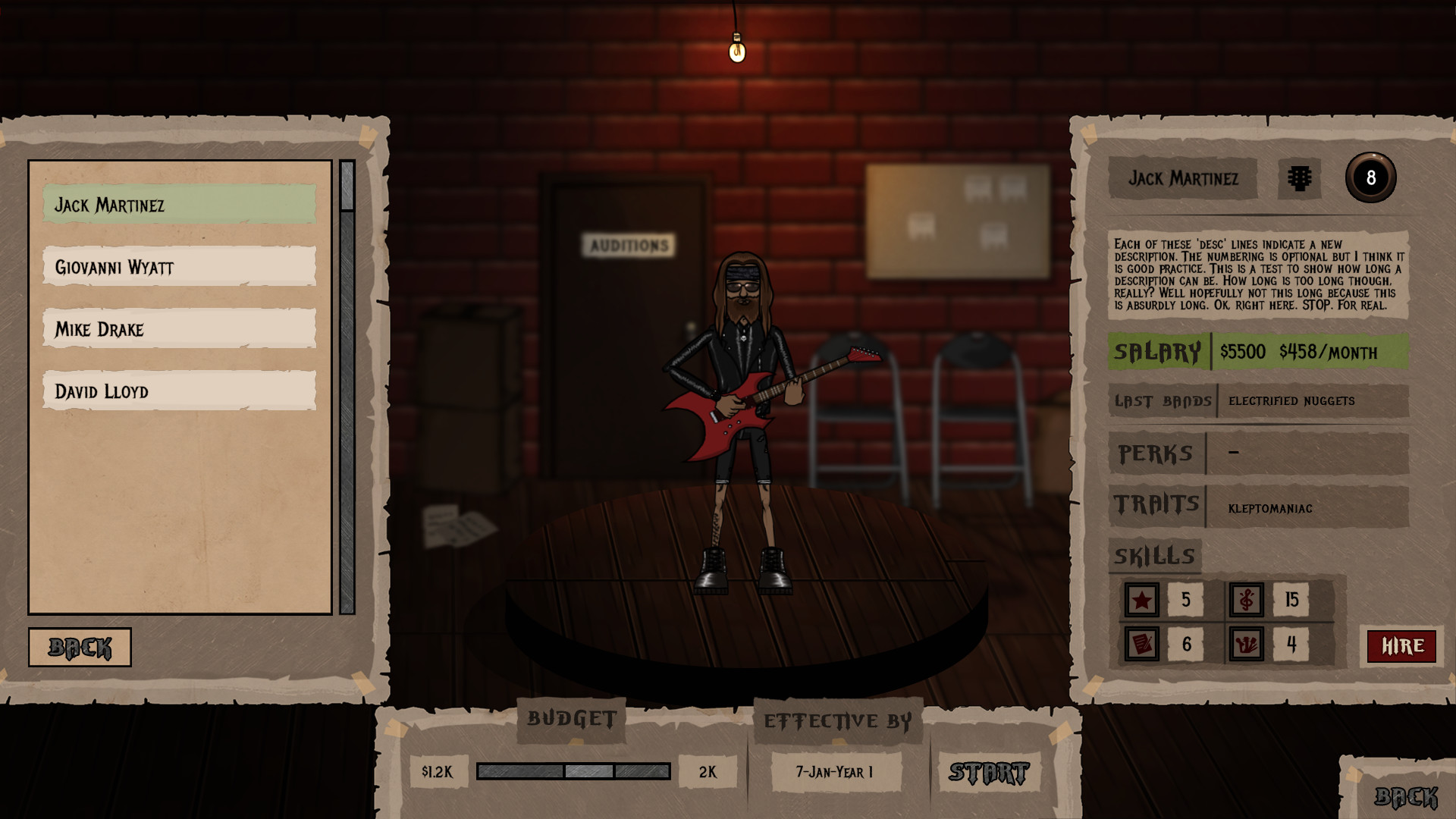Open the Last Bands entry Electrified Nuggets
Viewport: 1456px width, 819px height.
(x=1291, y=401)
